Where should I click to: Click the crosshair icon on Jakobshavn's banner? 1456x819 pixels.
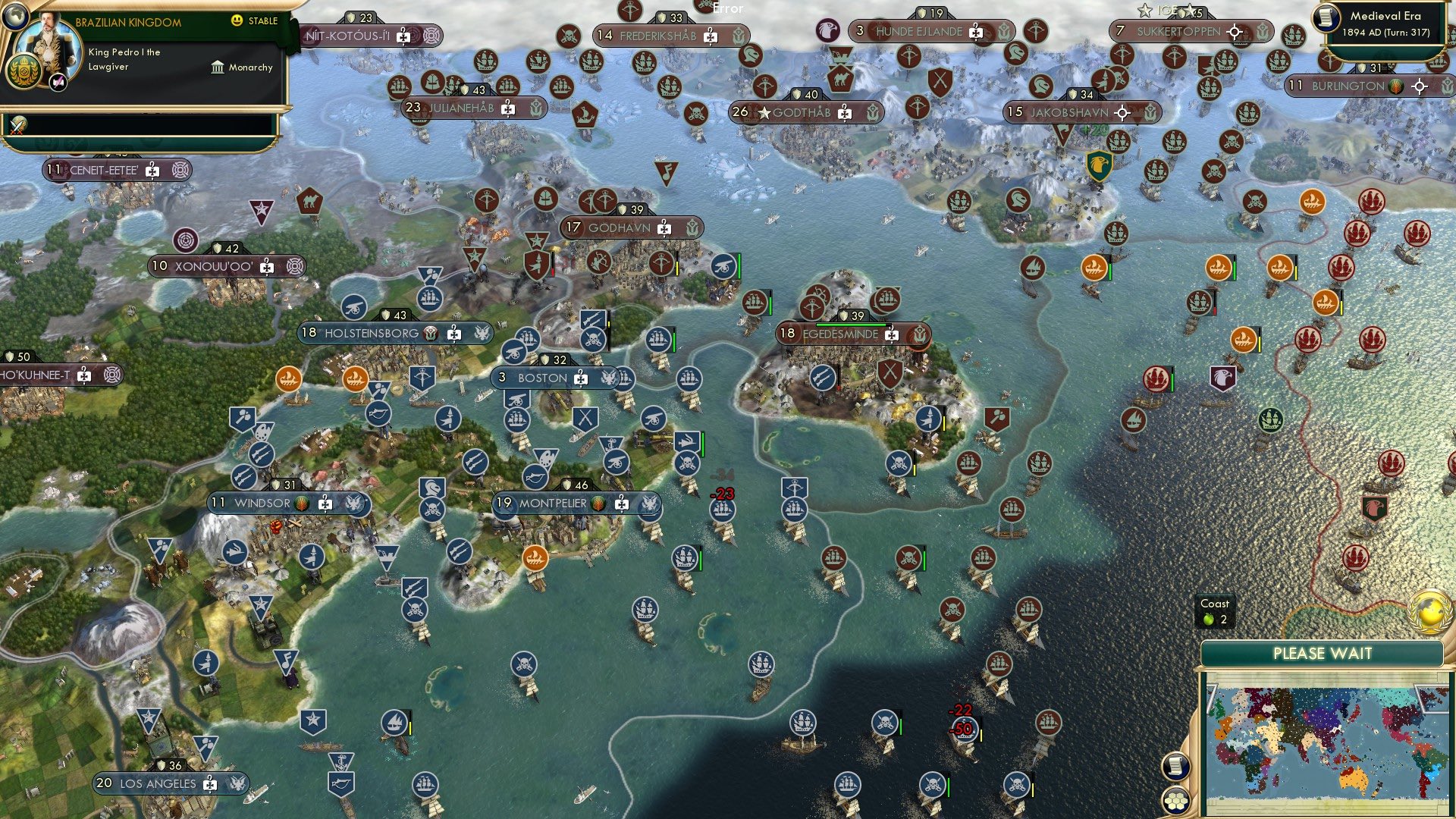pyautogui.click(x=1122, y=112)
